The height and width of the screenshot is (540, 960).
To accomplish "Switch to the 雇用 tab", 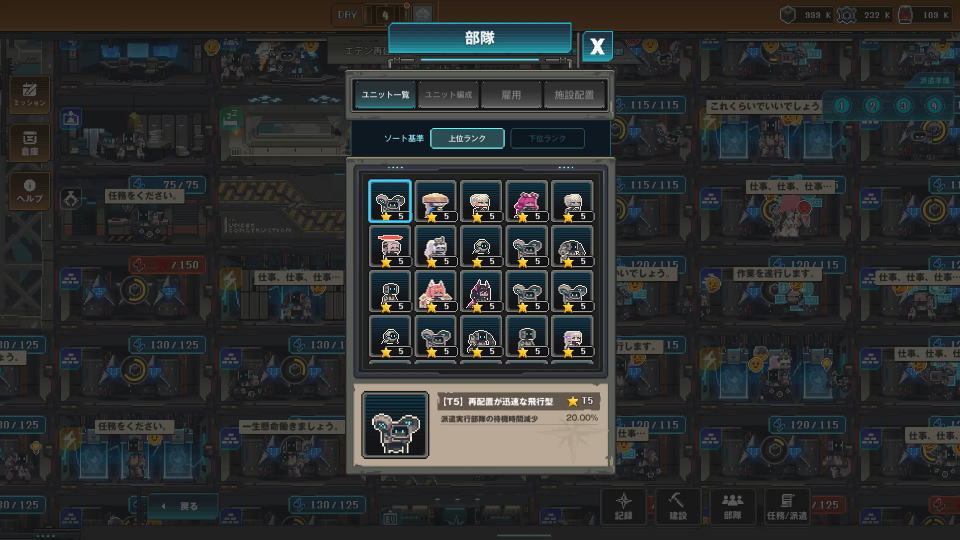I will click(511, 95).
